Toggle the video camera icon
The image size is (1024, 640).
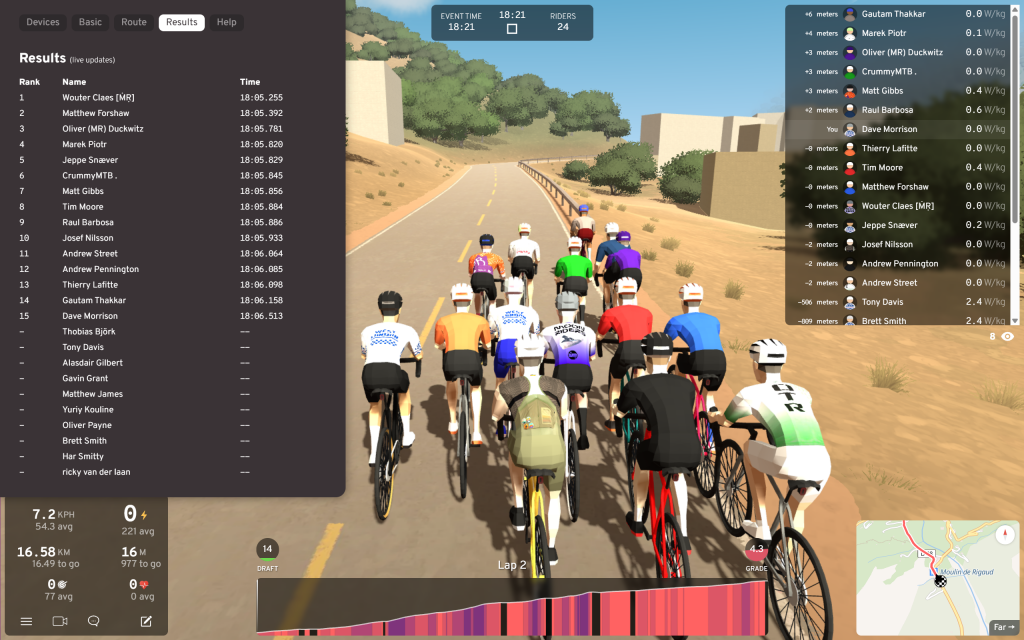(x=60, y=621)
